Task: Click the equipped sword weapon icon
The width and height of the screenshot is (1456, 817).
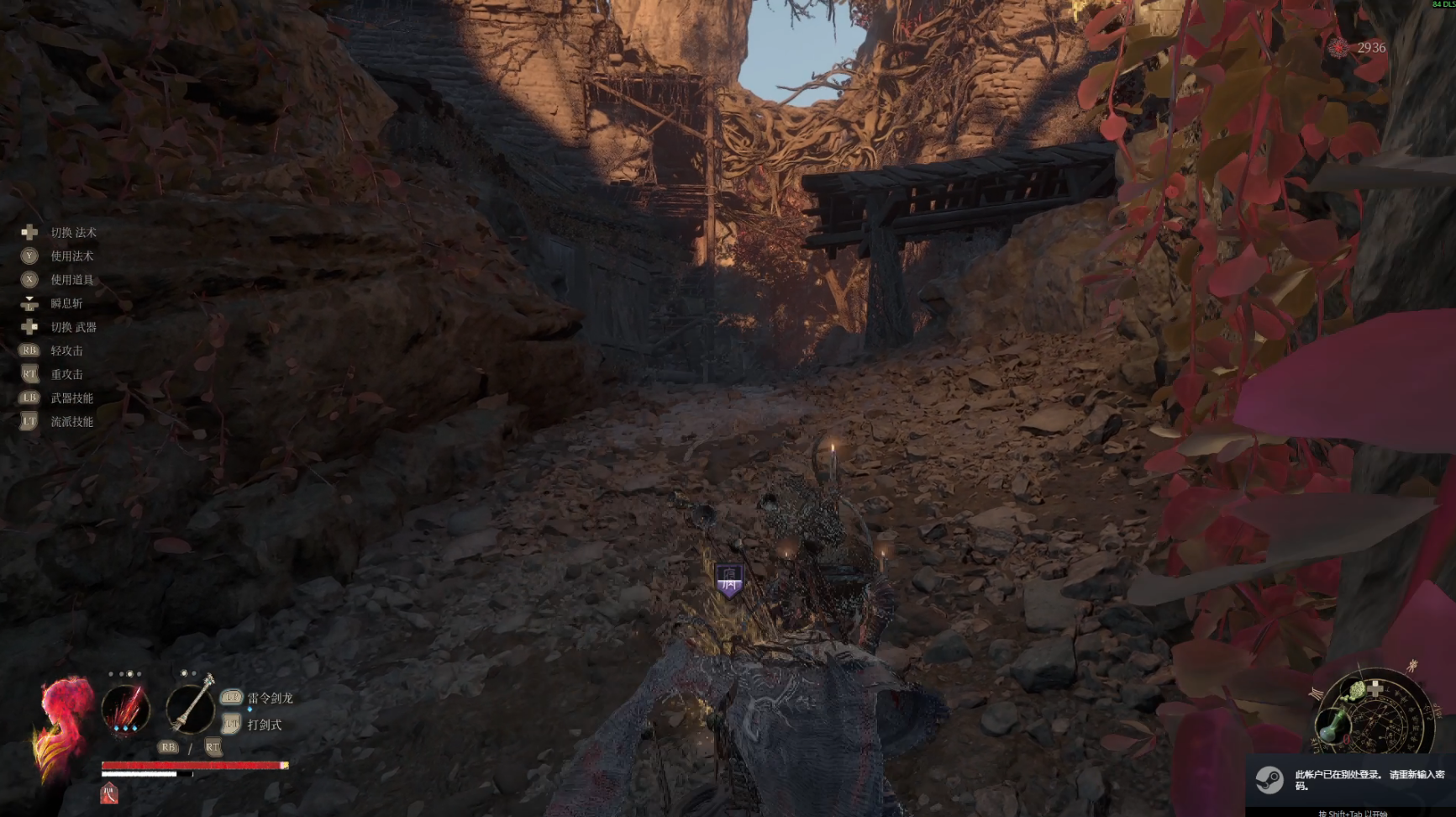Action: click(x=191, y=706)
